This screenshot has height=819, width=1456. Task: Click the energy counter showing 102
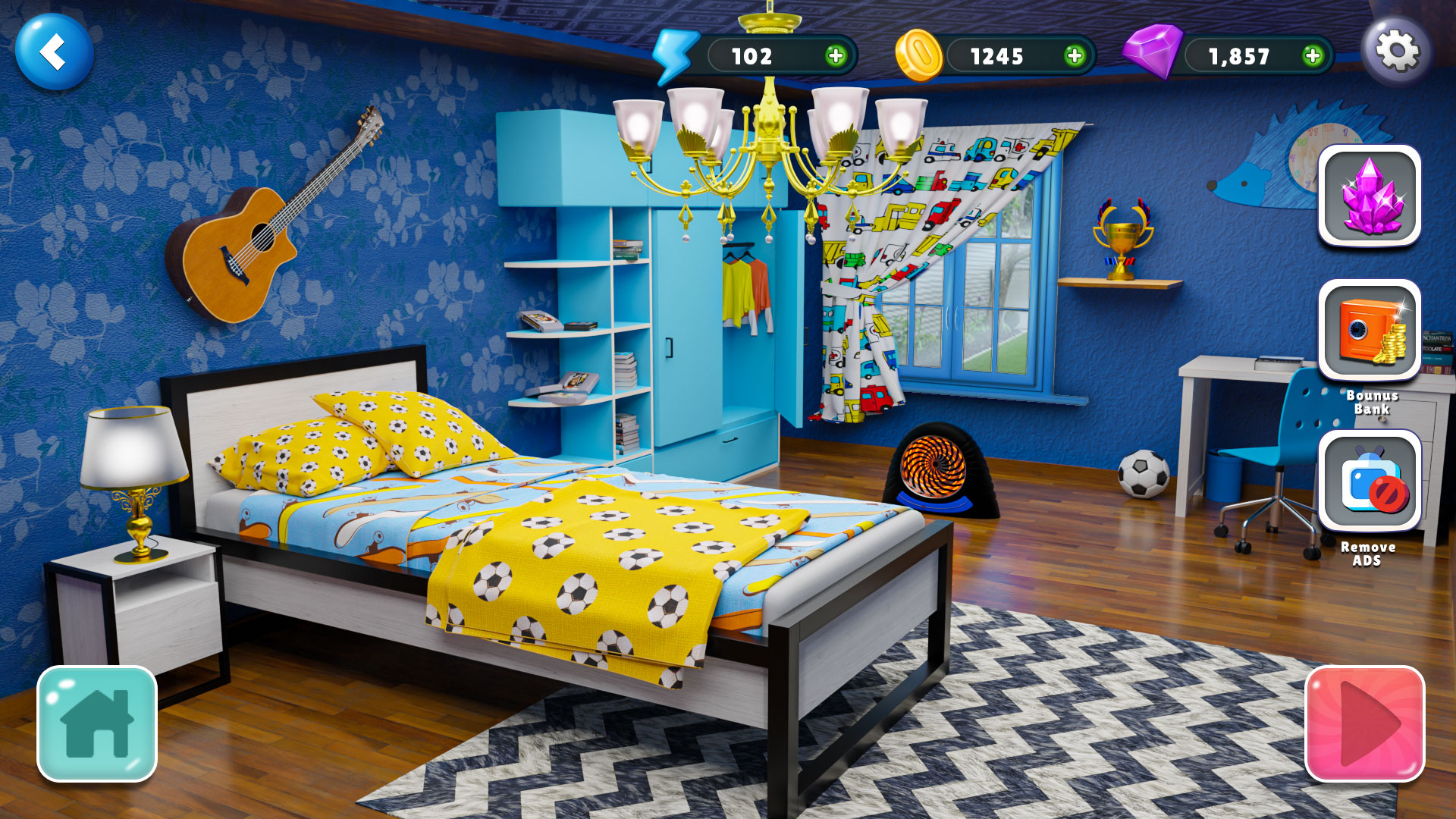pyautogui.click(x=749, y=55)
